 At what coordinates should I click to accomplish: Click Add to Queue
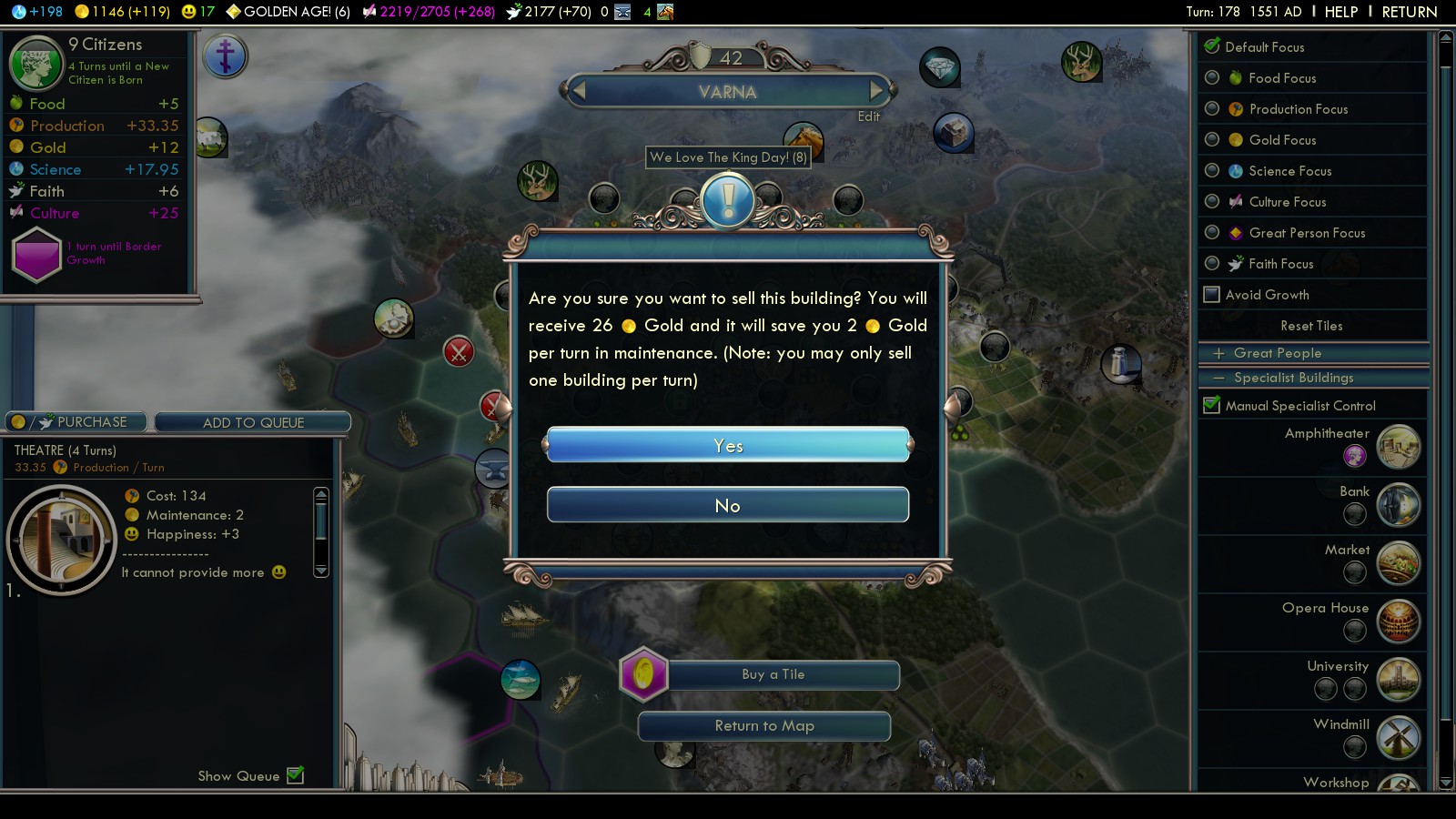pos(253,422)
